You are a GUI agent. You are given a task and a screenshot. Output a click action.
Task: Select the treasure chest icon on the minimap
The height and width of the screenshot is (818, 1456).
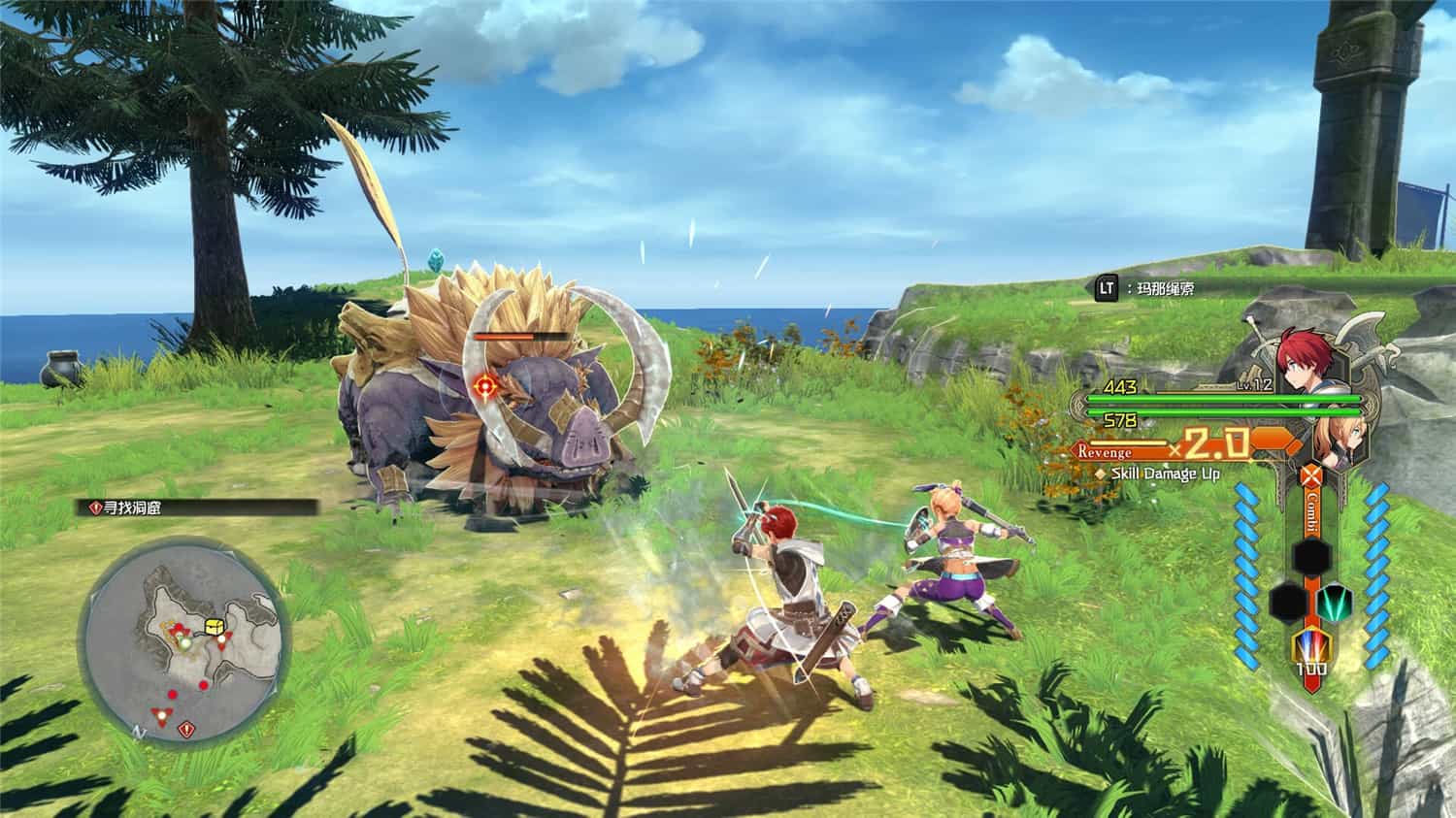(x=214, y=626)
